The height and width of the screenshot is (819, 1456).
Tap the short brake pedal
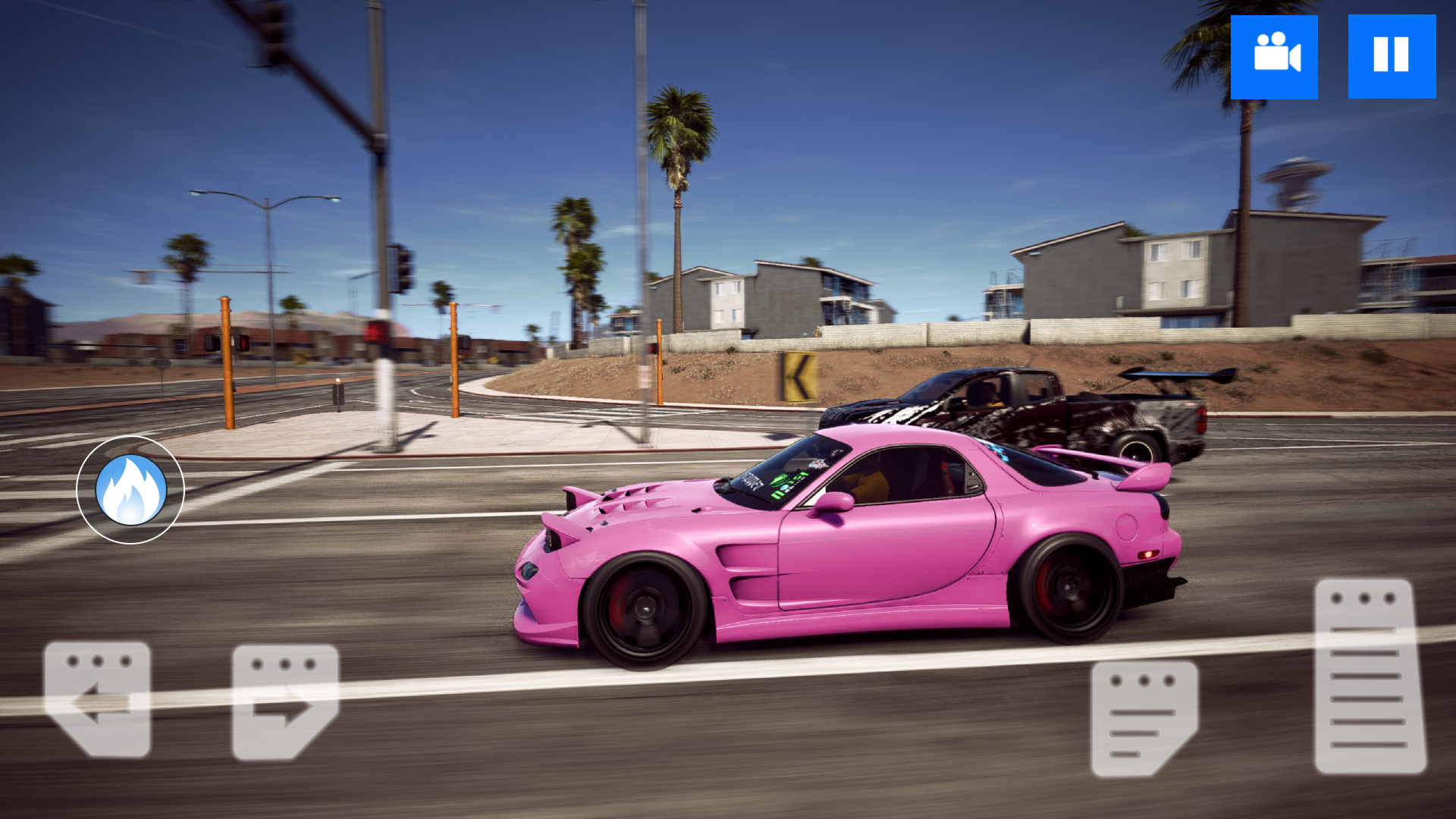[x=1144, y=718]
